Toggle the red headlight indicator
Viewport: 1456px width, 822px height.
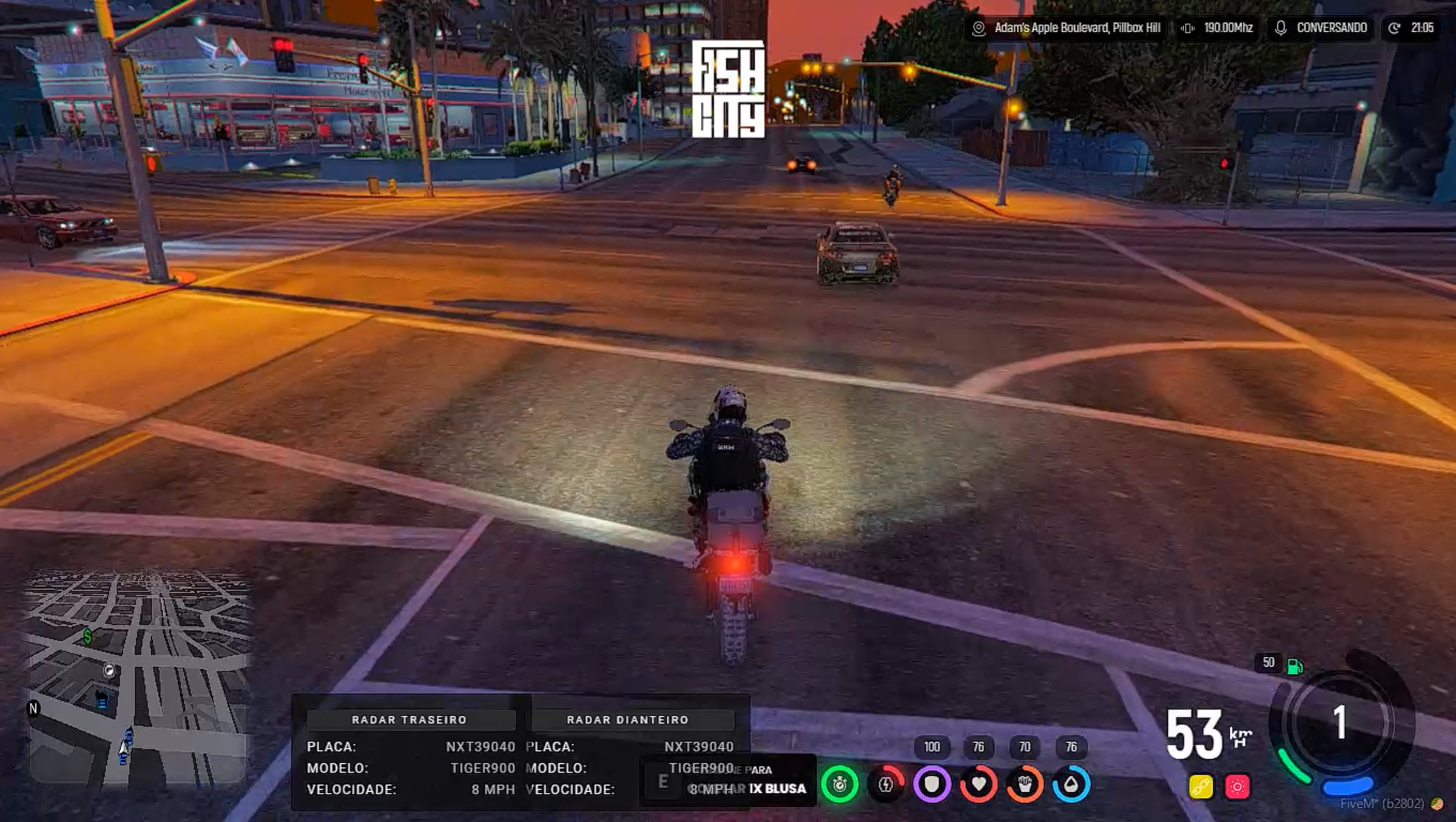click(1238, 787)
